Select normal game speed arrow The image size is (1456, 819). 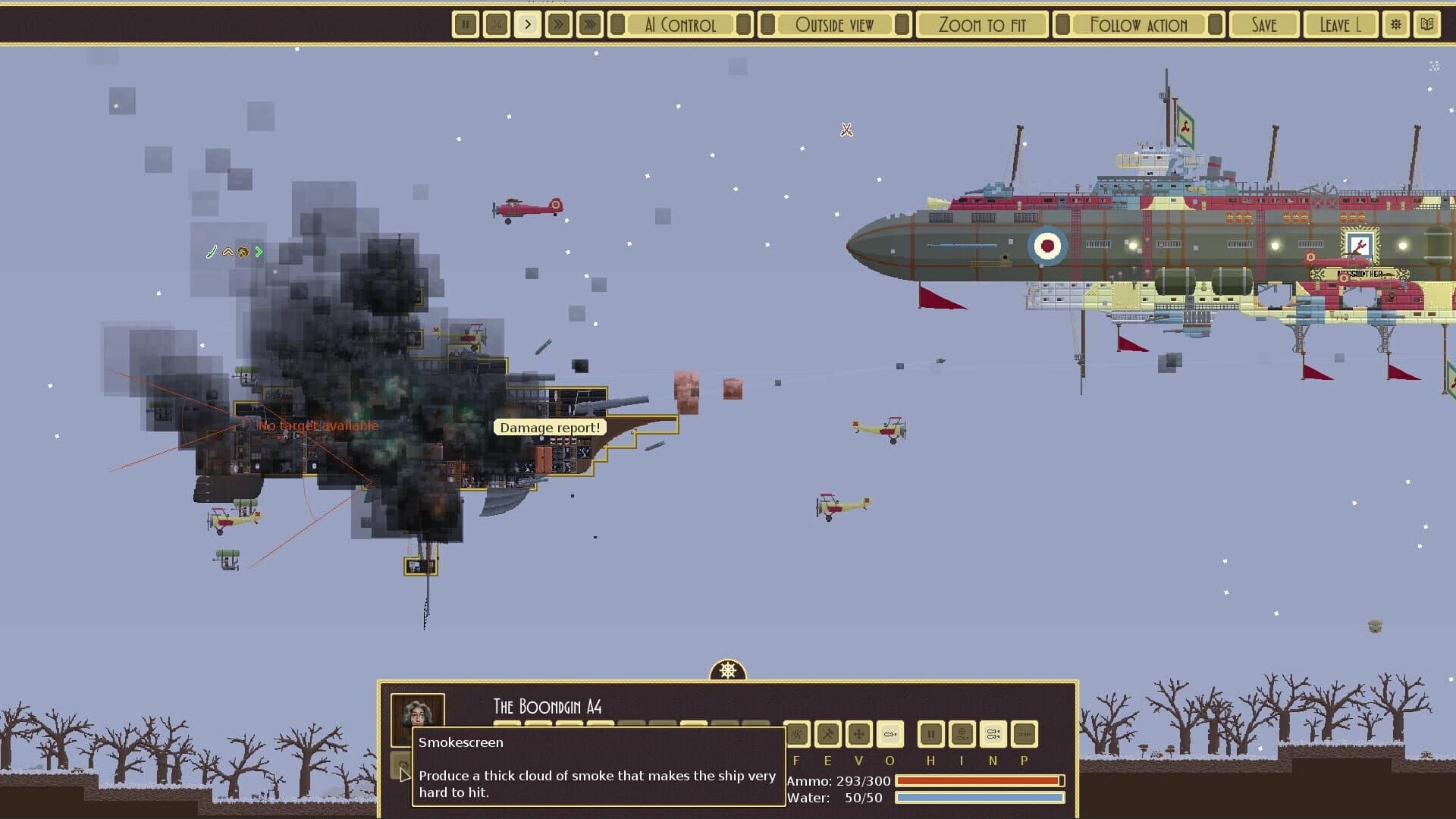tap(527, 24)
